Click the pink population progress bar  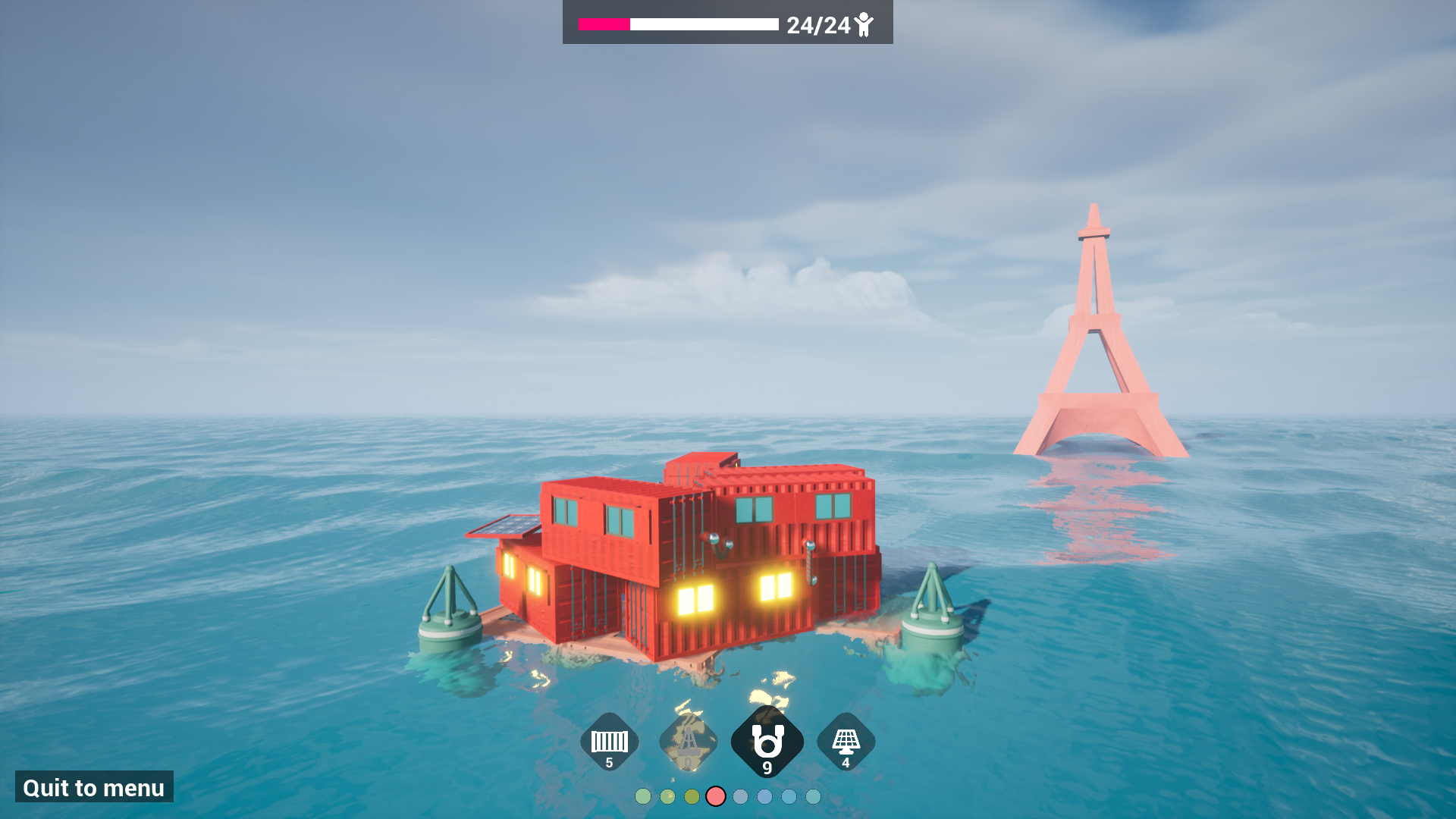click(x=603, y=24)
